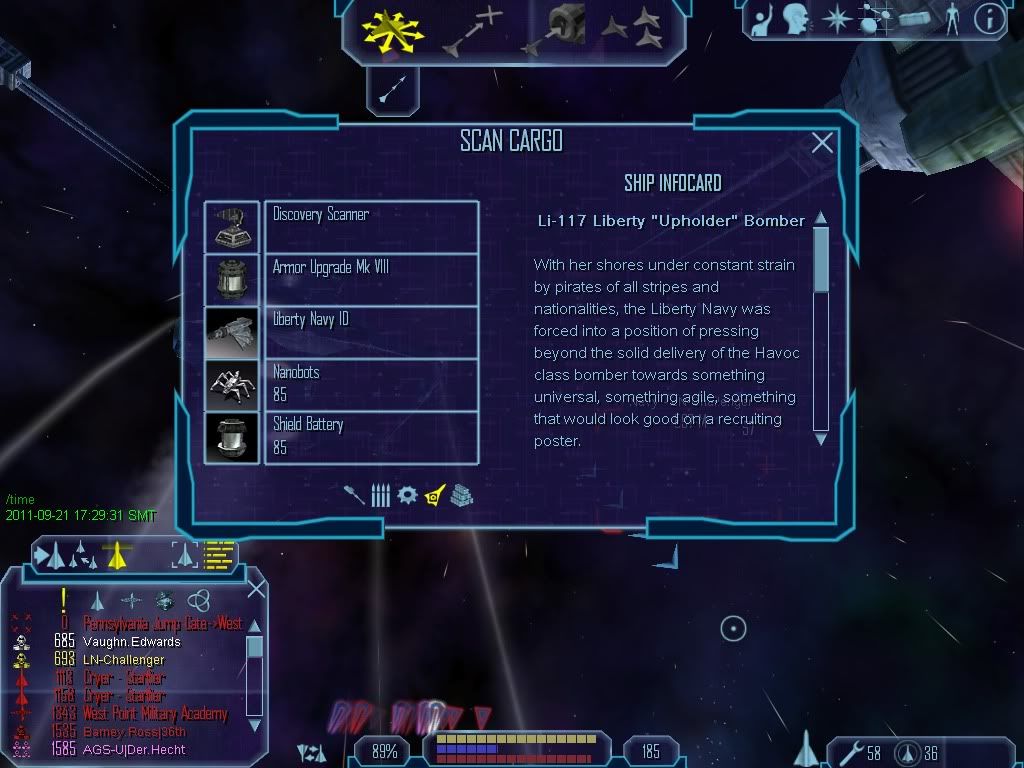
Task: Close the contact list panel
Action: (256, 588)
